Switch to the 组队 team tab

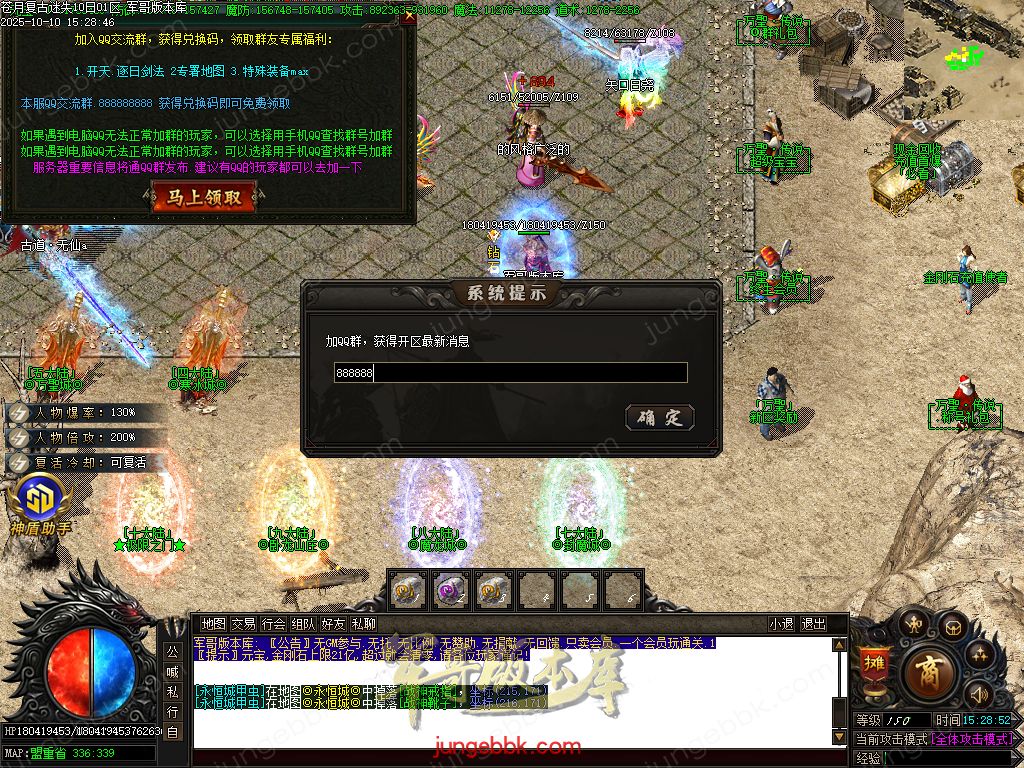303,624
